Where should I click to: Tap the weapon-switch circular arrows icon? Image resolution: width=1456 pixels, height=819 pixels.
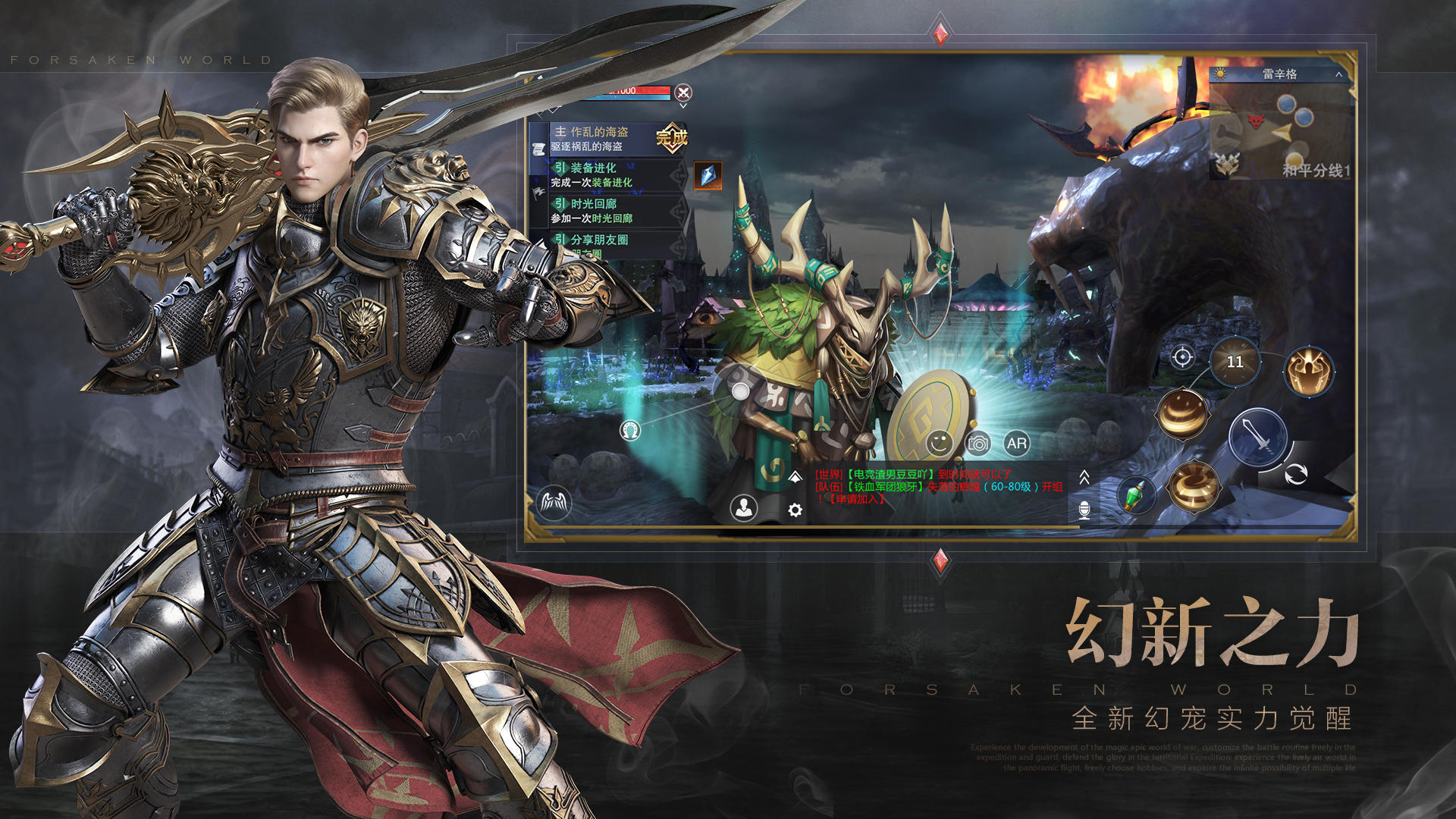1297,475
